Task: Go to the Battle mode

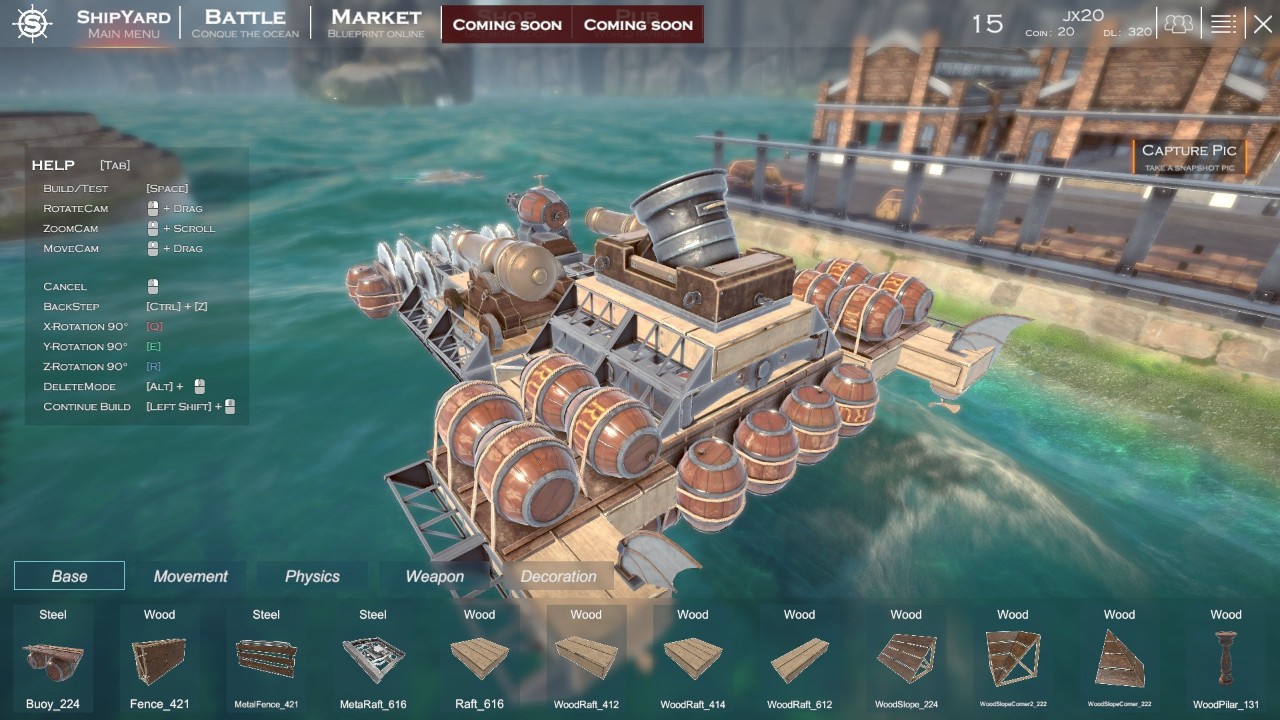Action: click(x=245, y=24)
